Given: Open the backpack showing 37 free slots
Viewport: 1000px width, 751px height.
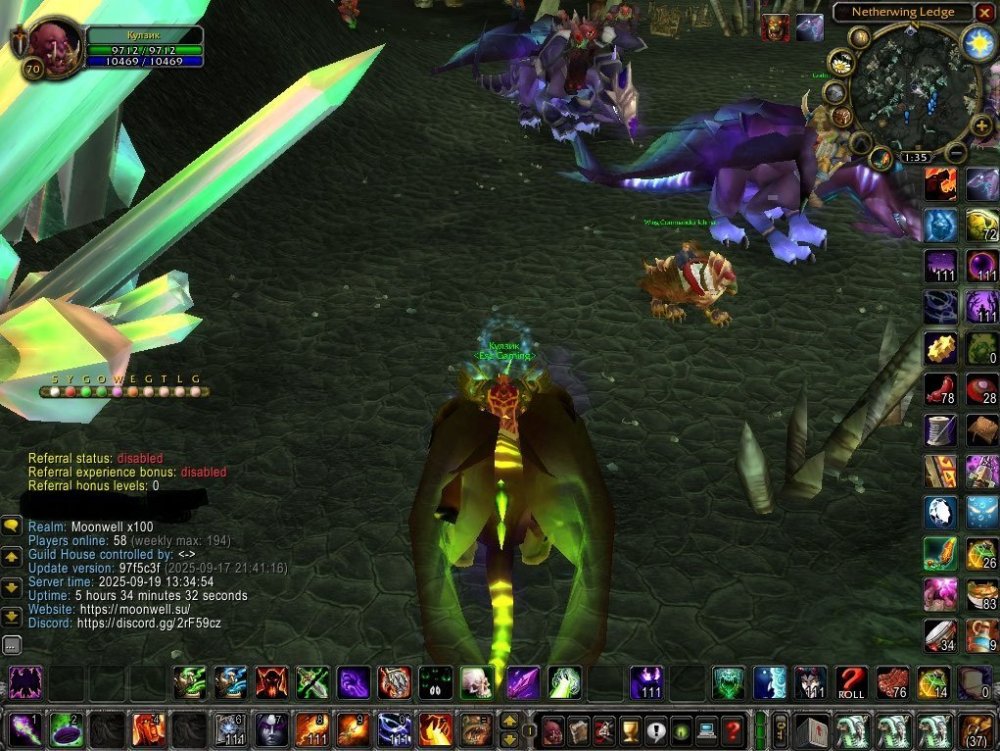Looking at the screenshot, I should [976, 730].
